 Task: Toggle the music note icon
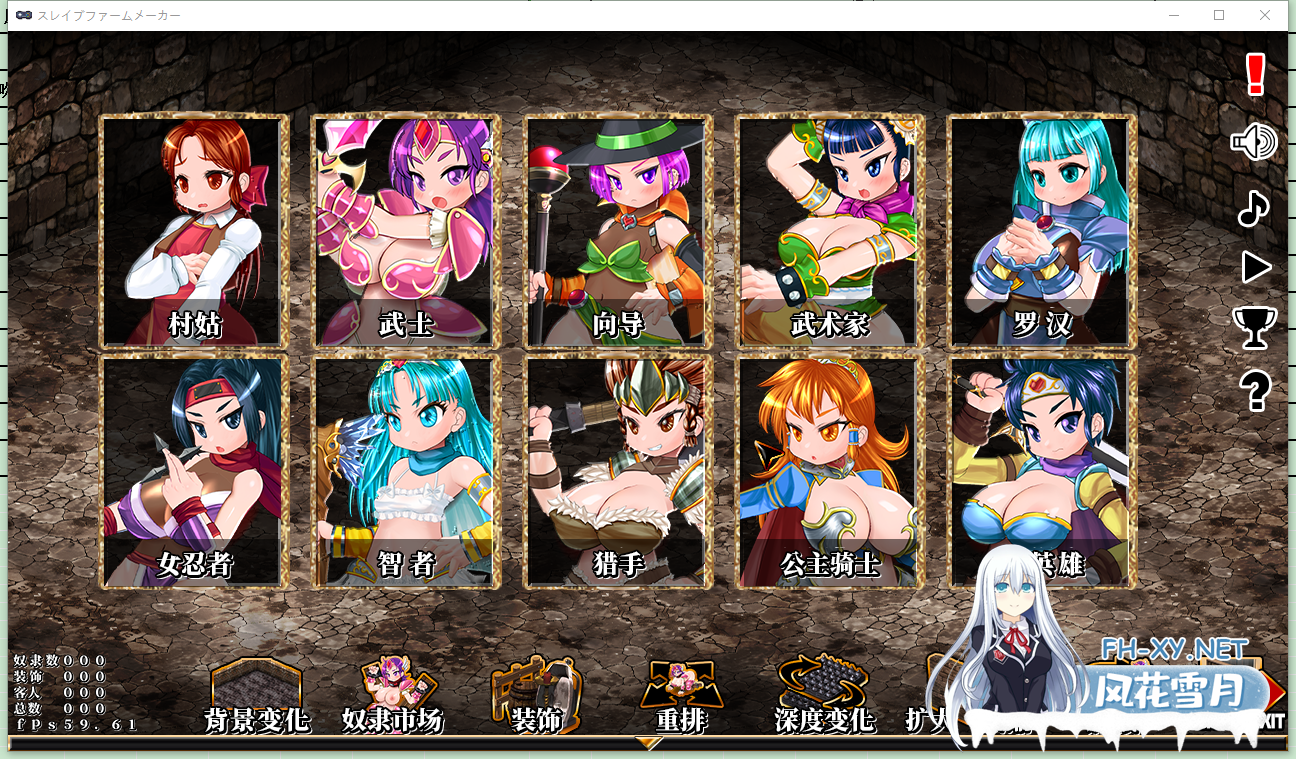click(1253, 208)
